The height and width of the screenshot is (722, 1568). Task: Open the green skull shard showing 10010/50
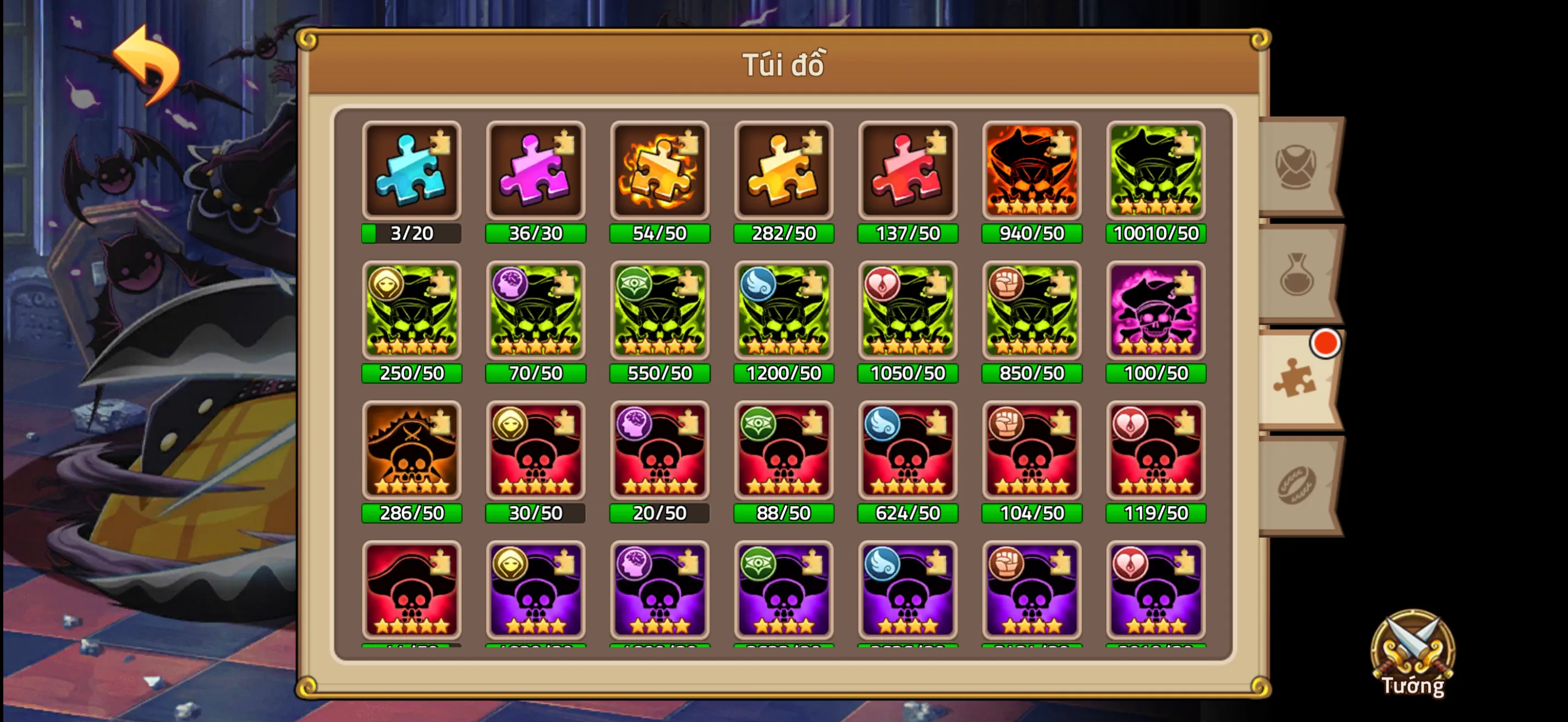1155,172
